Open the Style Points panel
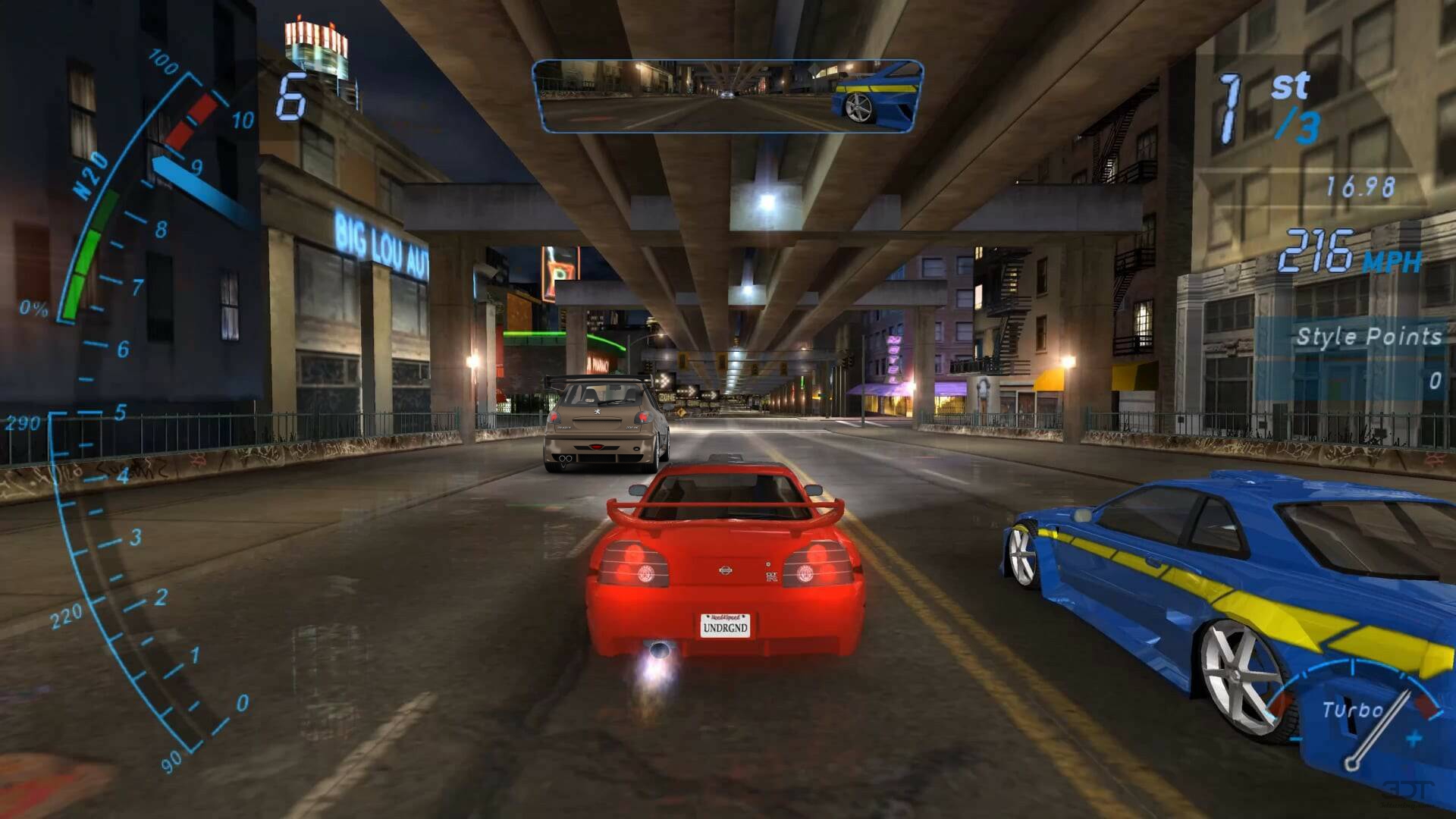 tap(1357, 356)
